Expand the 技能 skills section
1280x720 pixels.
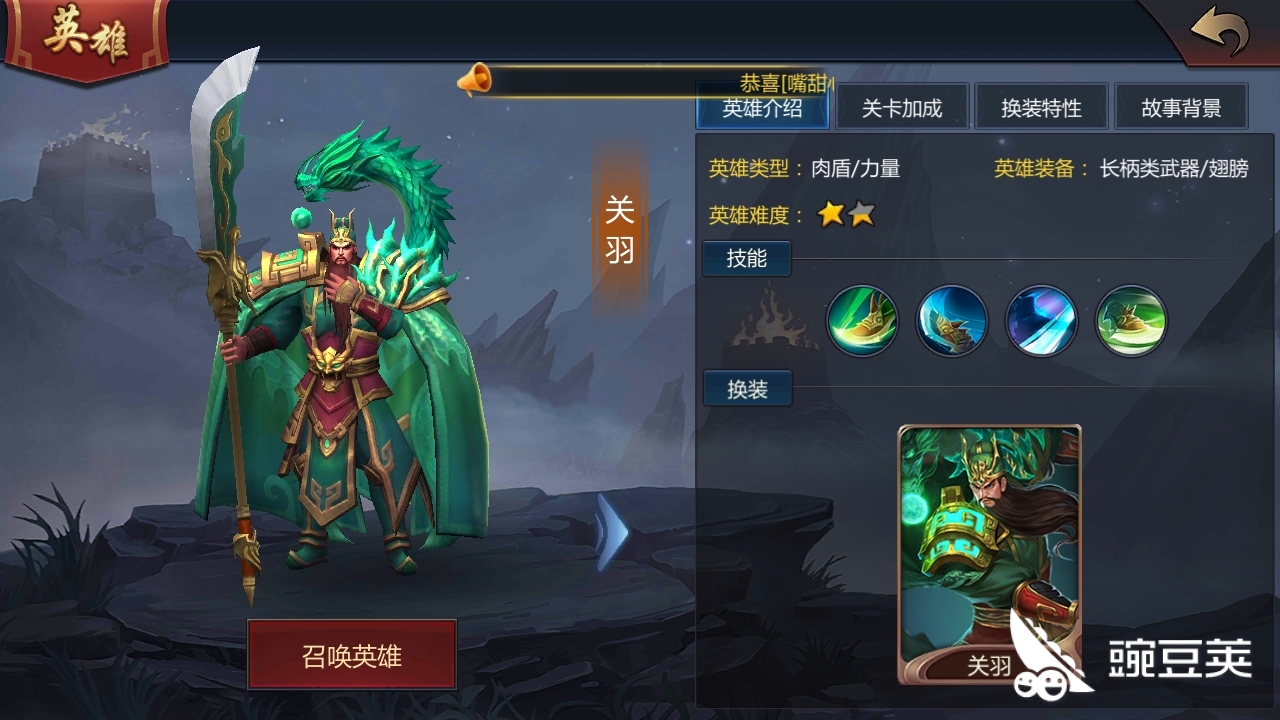(746, 258)
